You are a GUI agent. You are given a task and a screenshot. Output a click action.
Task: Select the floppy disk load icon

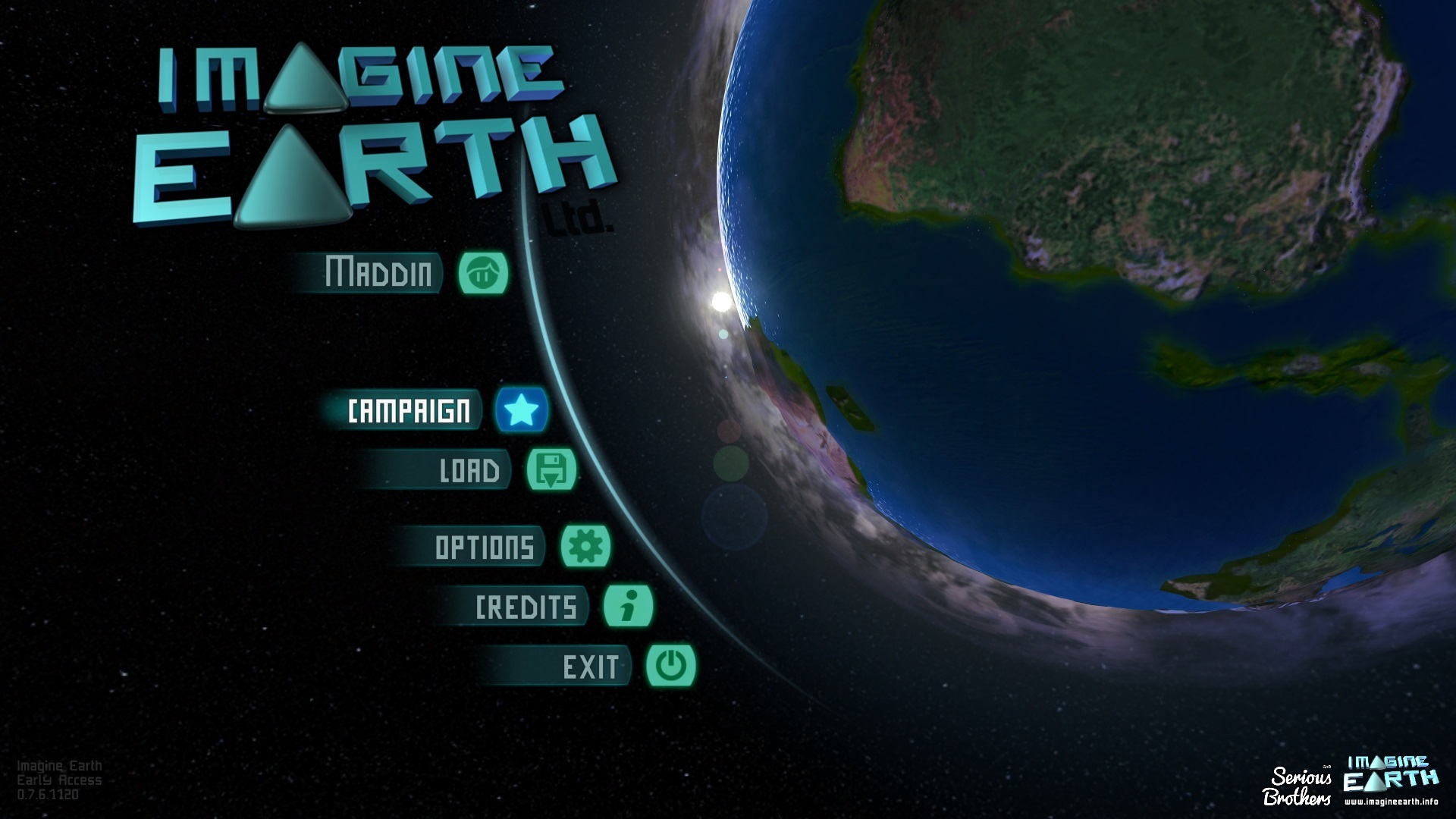(x=551, y=469)
